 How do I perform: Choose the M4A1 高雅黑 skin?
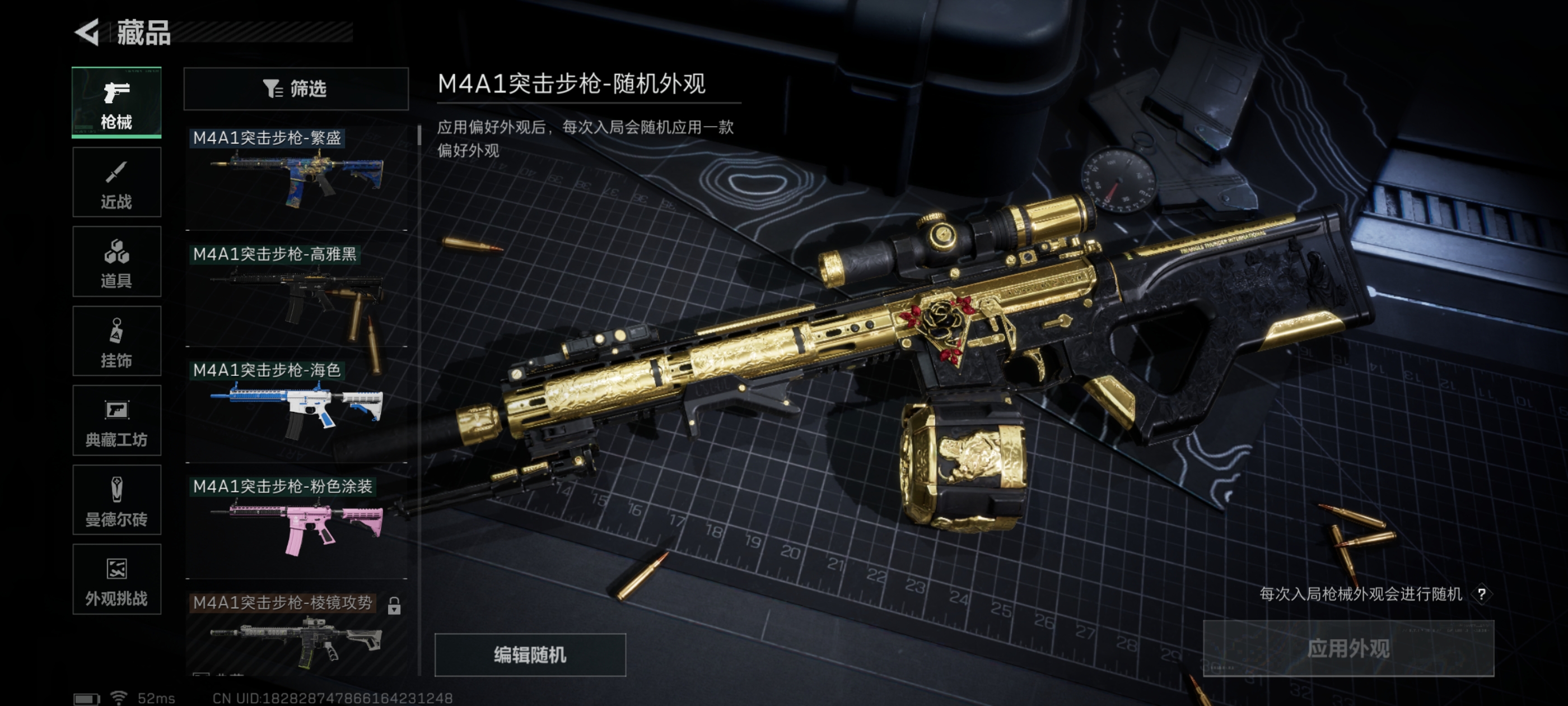(296, 294)
